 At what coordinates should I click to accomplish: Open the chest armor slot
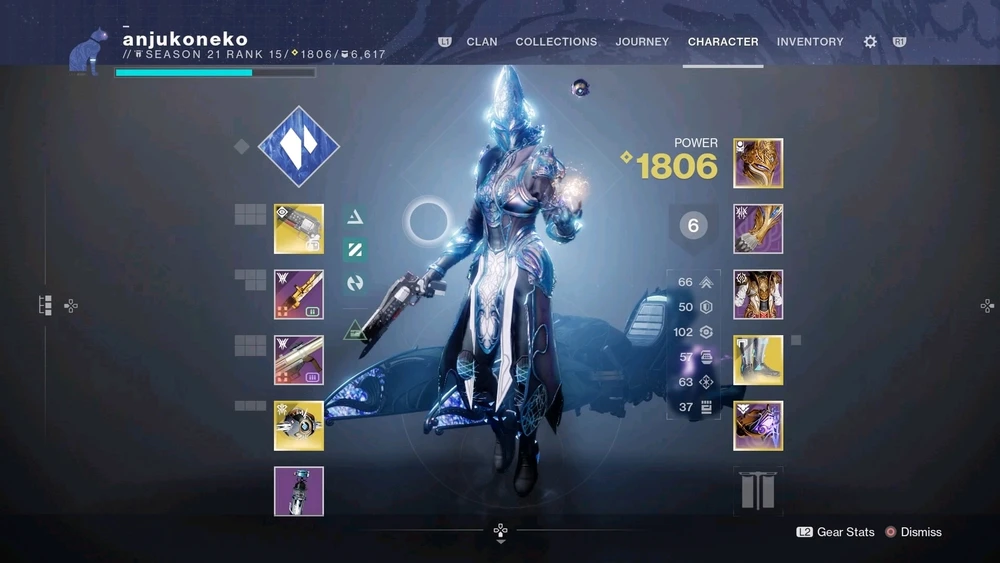click(758, 294)
